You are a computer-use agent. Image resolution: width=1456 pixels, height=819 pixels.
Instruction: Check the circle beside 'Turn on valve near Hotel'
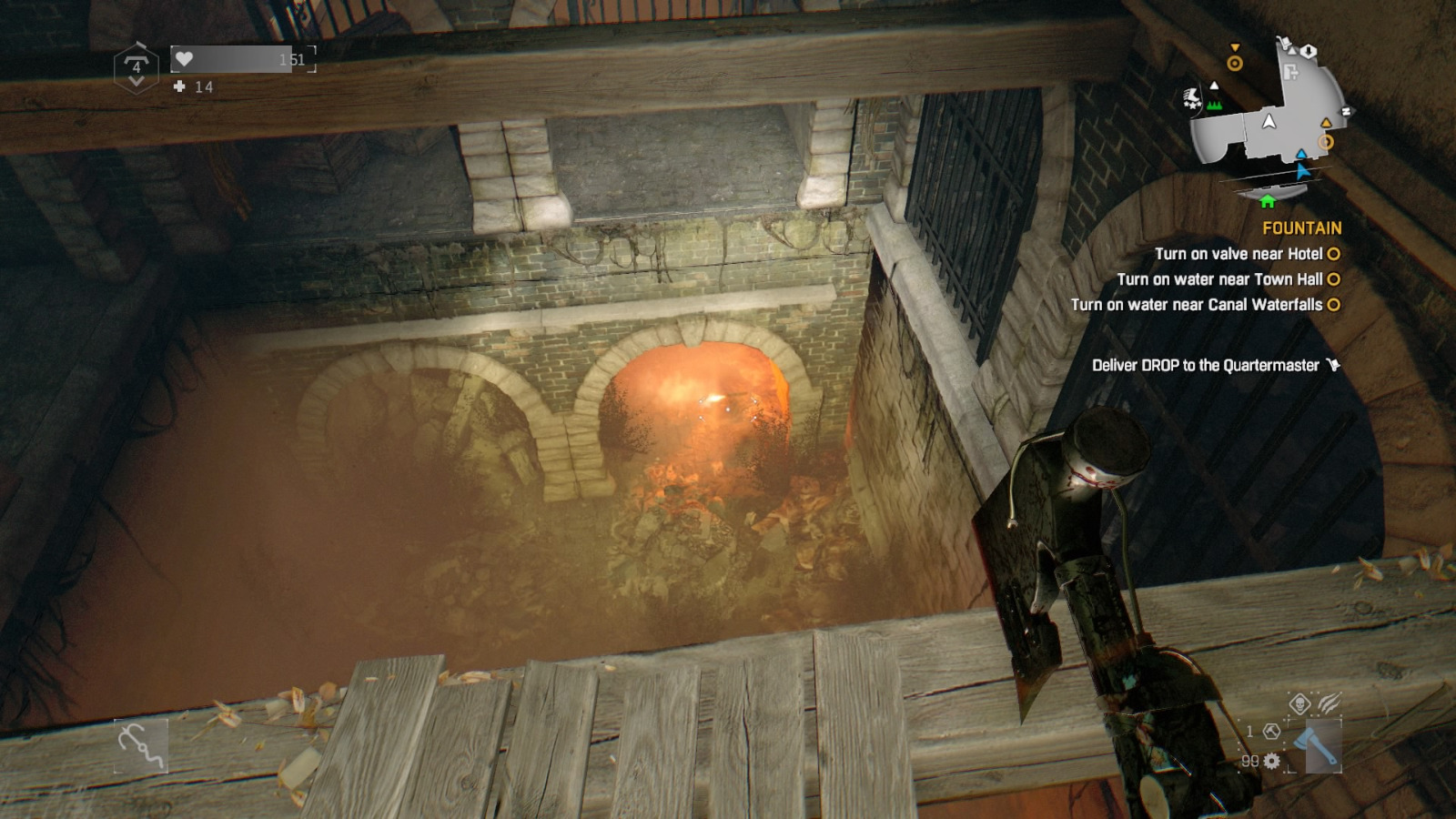[1333, 255]
